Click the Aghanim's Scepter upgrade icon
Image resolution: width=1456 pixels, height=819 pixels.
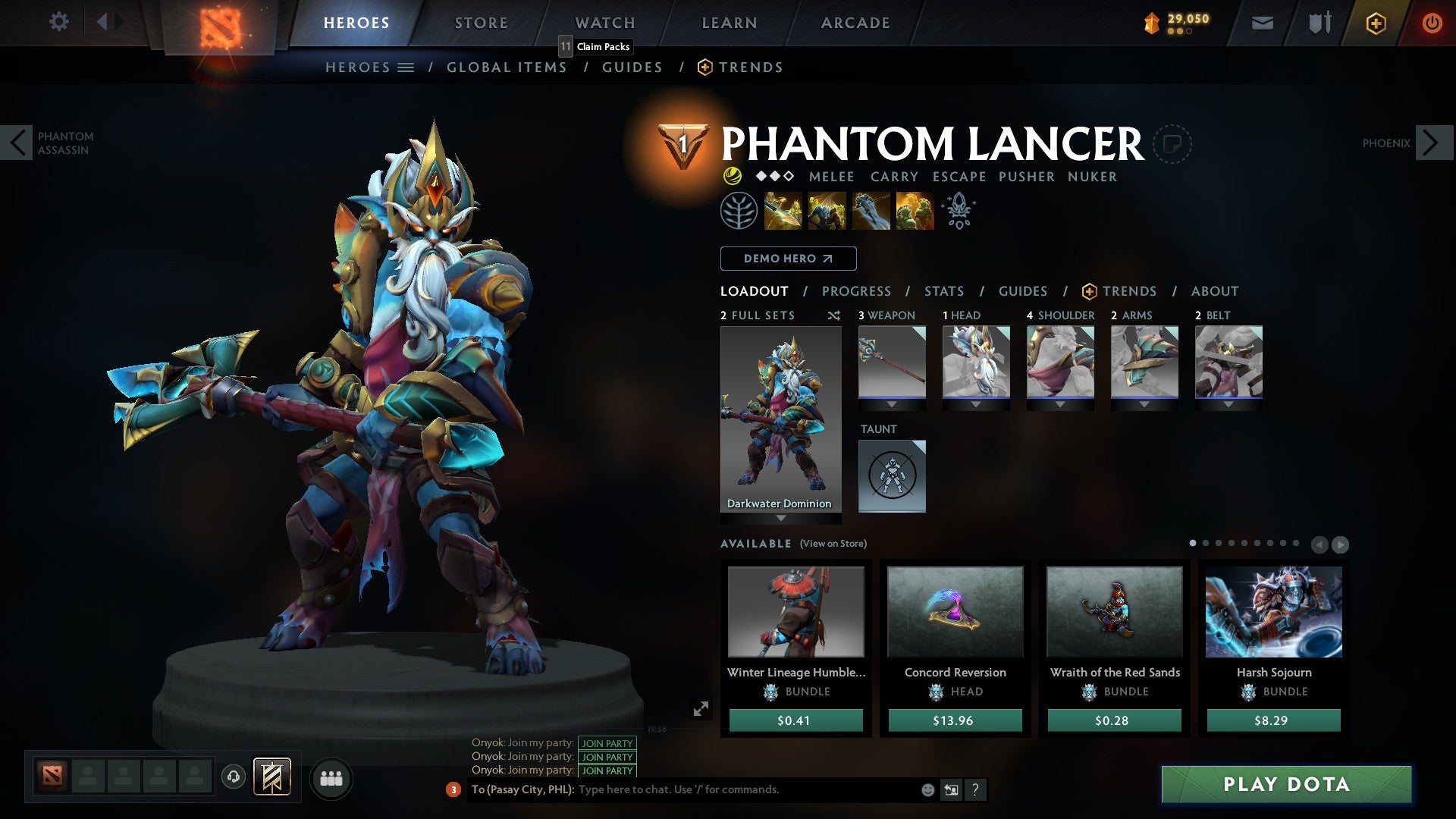coord(959,211)
